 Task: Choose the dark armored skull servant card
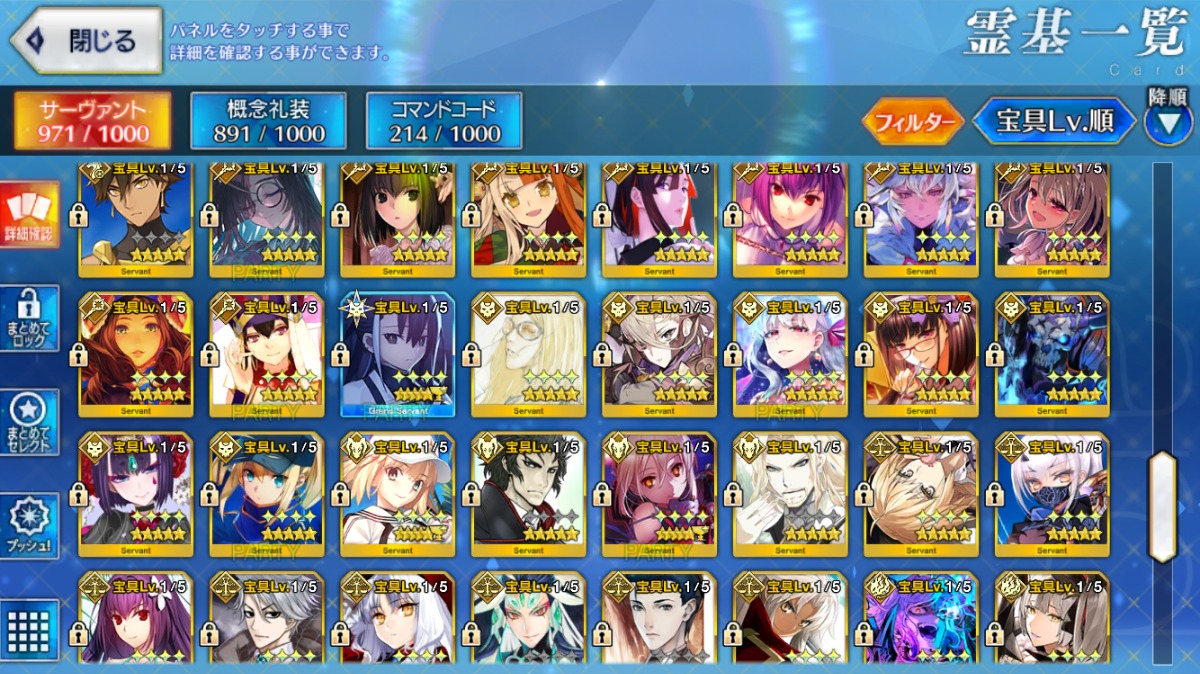coord(1052,354)
